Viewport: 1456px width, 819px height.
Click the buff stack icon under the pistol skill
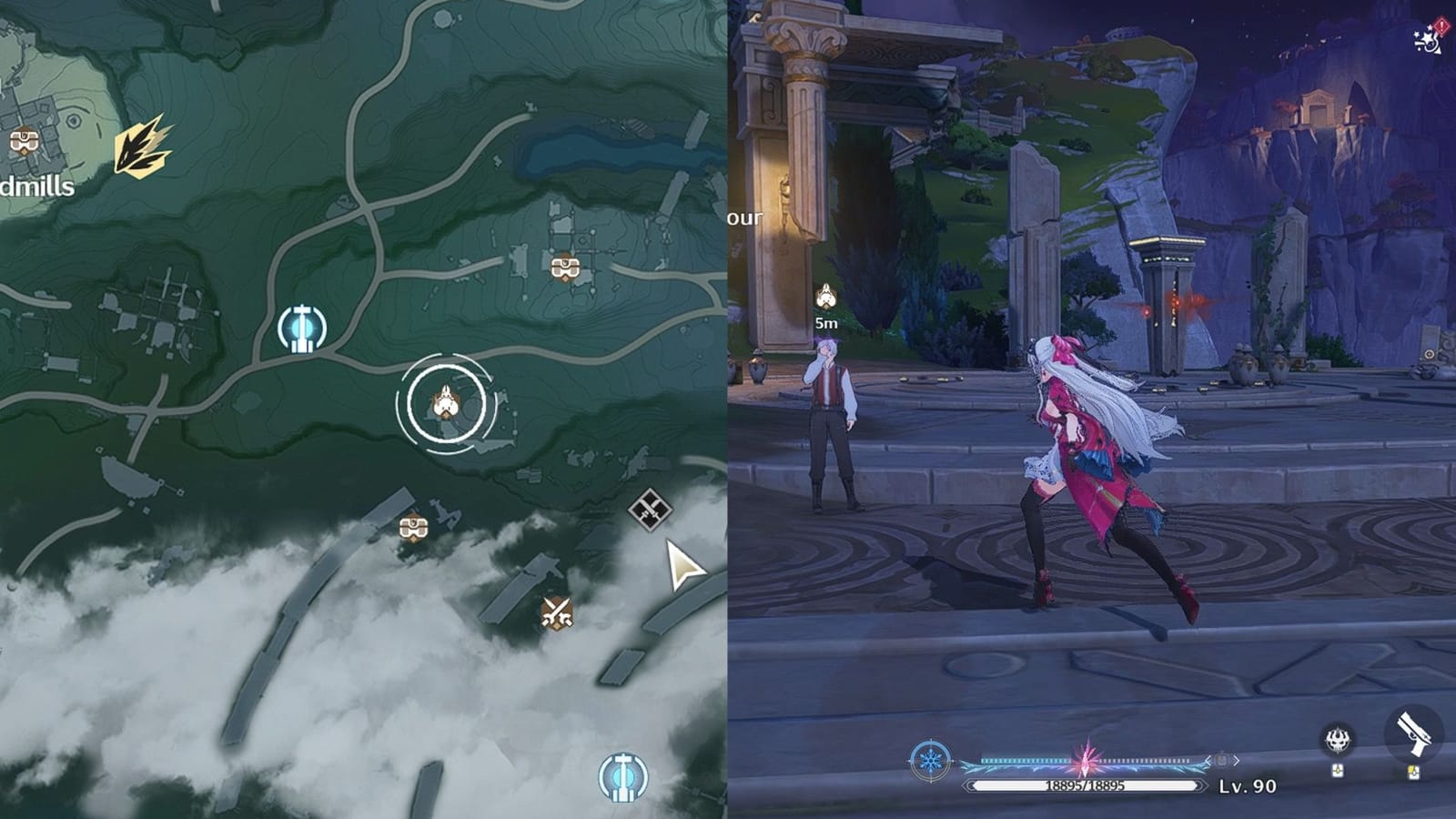pos(1414,771)
